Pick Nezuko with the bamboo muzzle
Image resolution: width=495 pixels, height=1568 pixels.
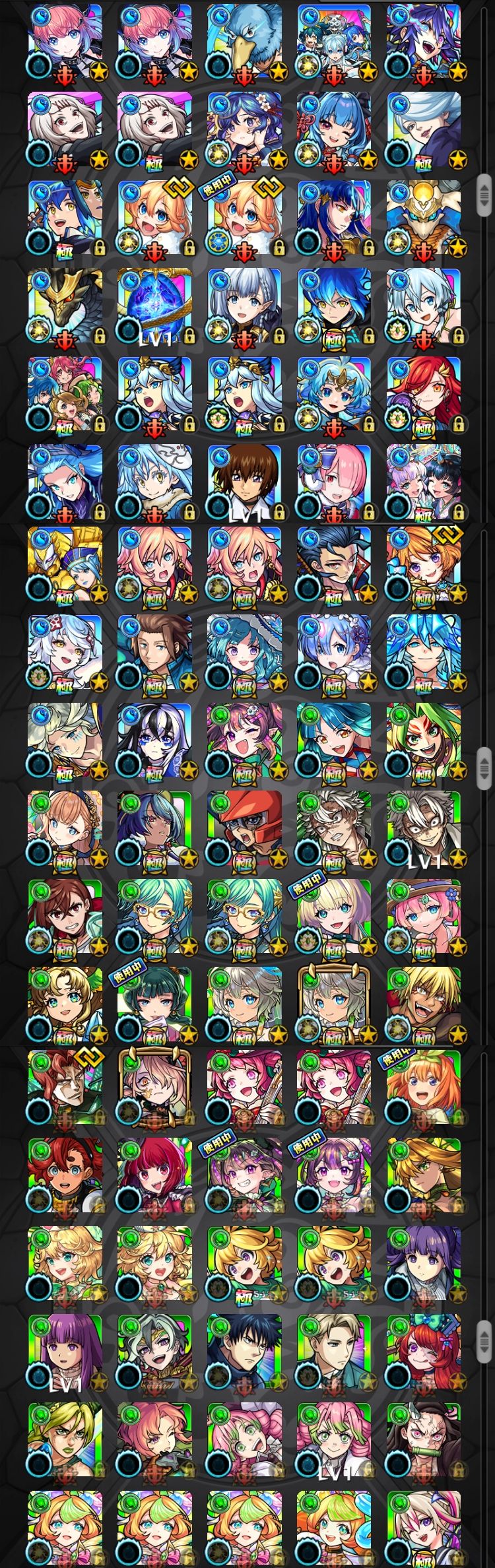pos(423,1440)
